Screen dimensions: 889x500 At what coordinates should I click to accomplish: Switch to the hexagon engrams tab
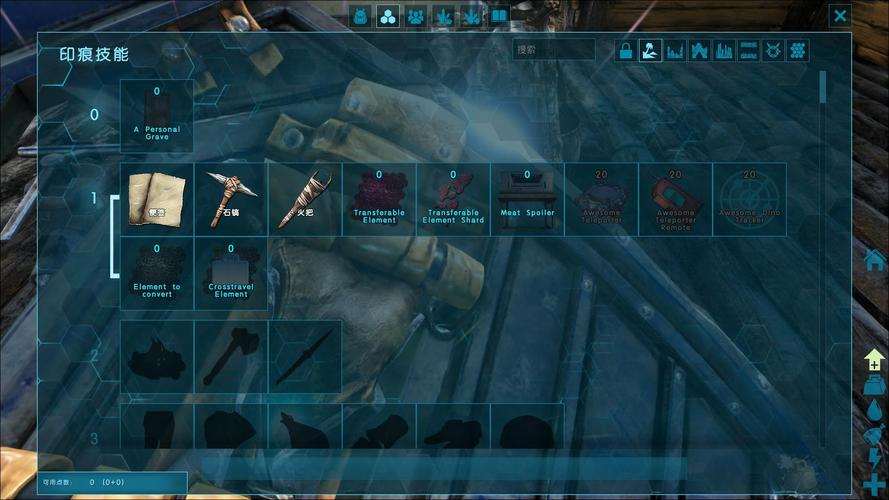tap(388, 16)
